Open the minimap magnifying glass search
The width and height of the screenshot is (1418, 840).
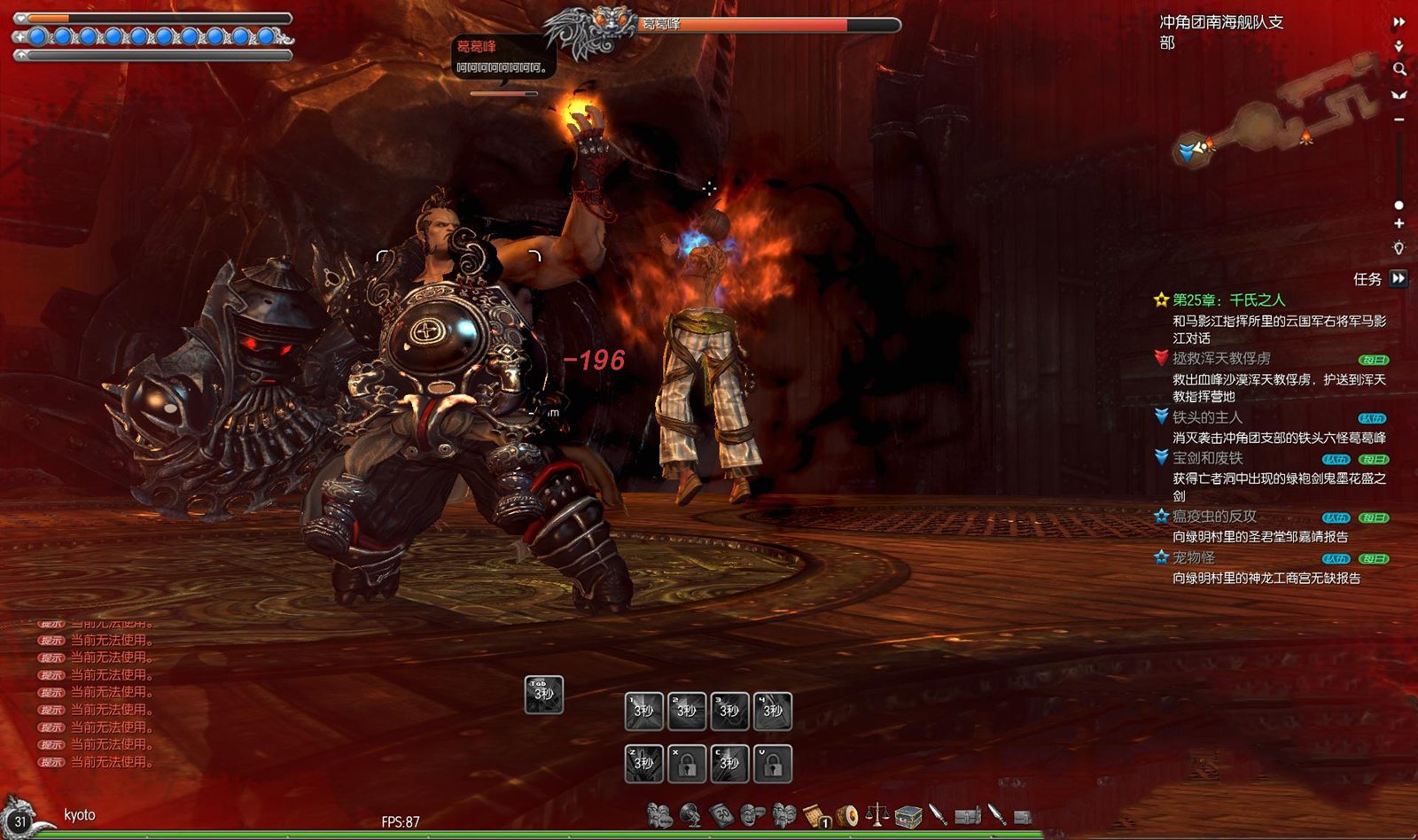pyautogui.click(x=1399, y=69)
